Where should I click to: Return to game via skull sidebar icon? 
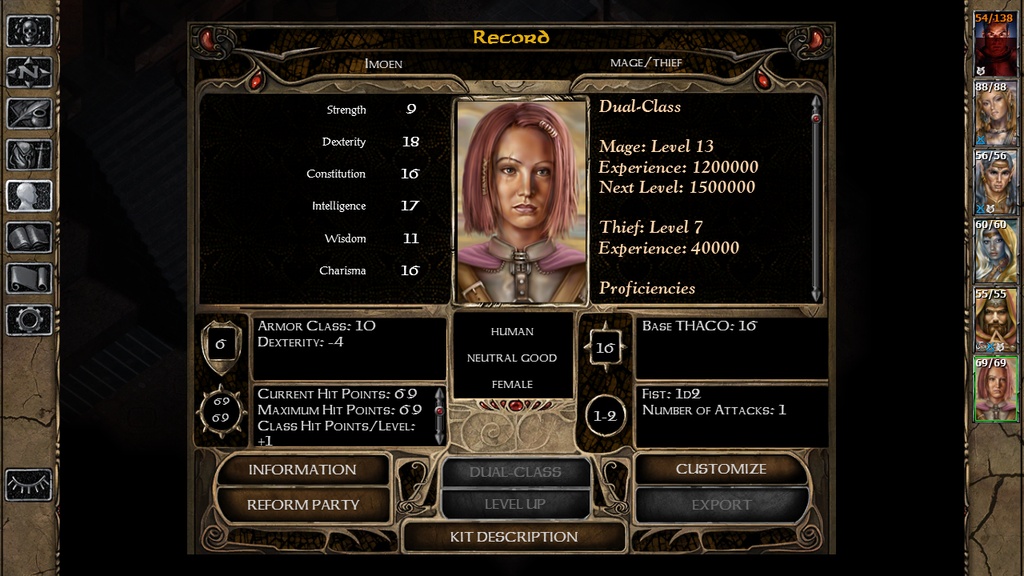click(x=29, y=30)
